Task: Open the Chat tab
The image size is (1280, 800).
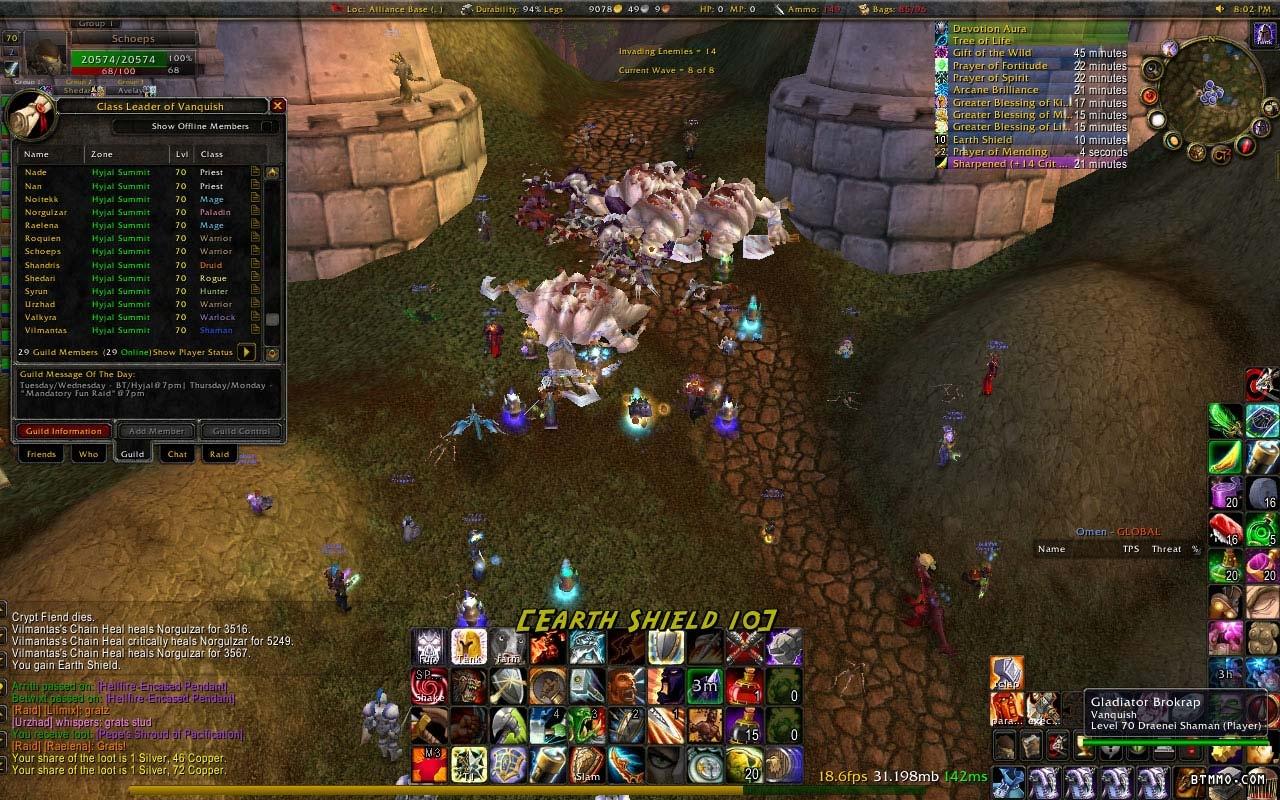Action: tap(177, 454)
